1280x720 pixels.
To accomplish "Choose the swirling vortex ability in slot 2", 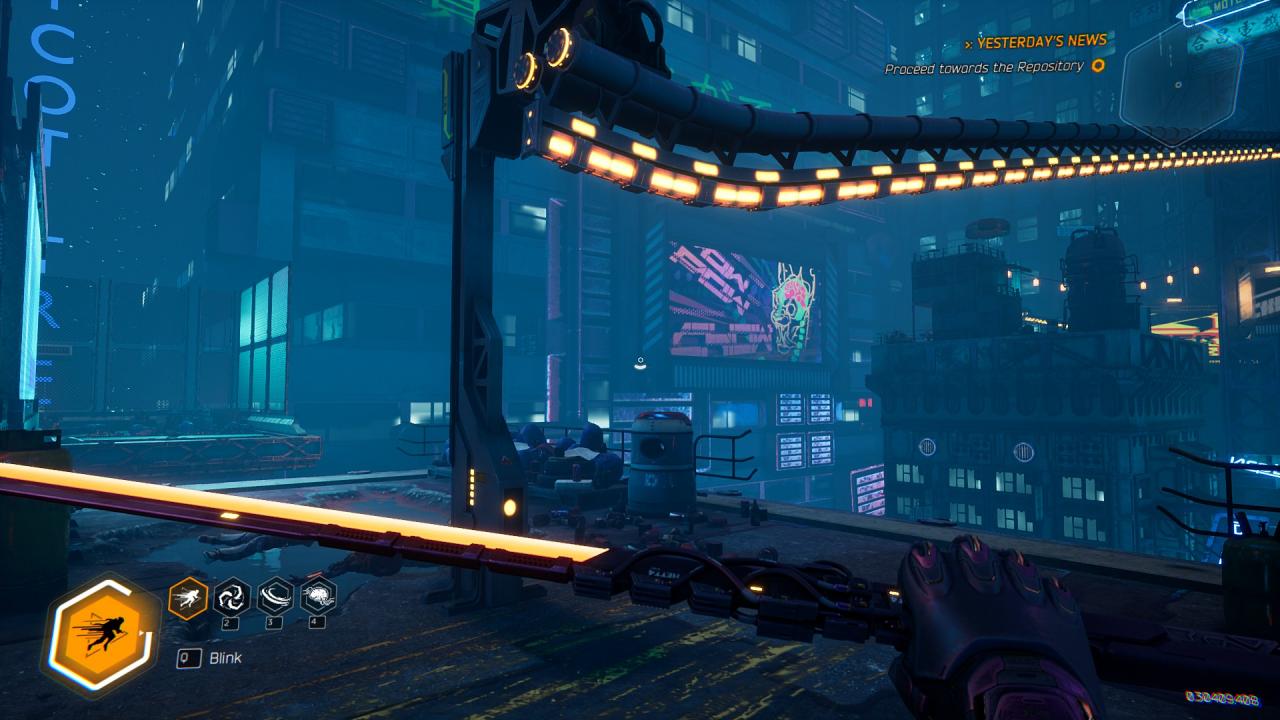I will [x=232, y=597].
